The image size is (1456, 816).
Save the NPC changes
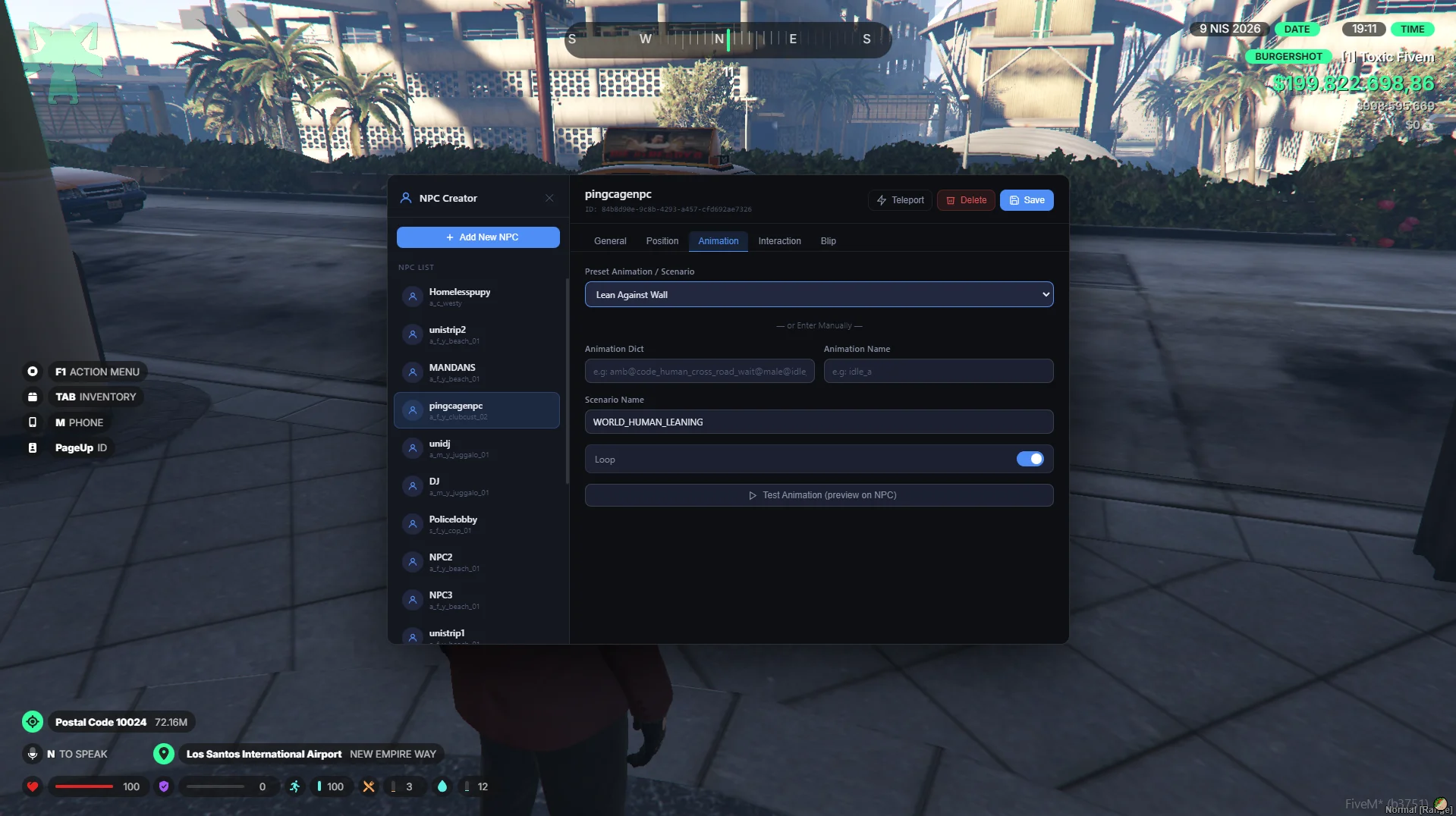(x=1026, y=200)
